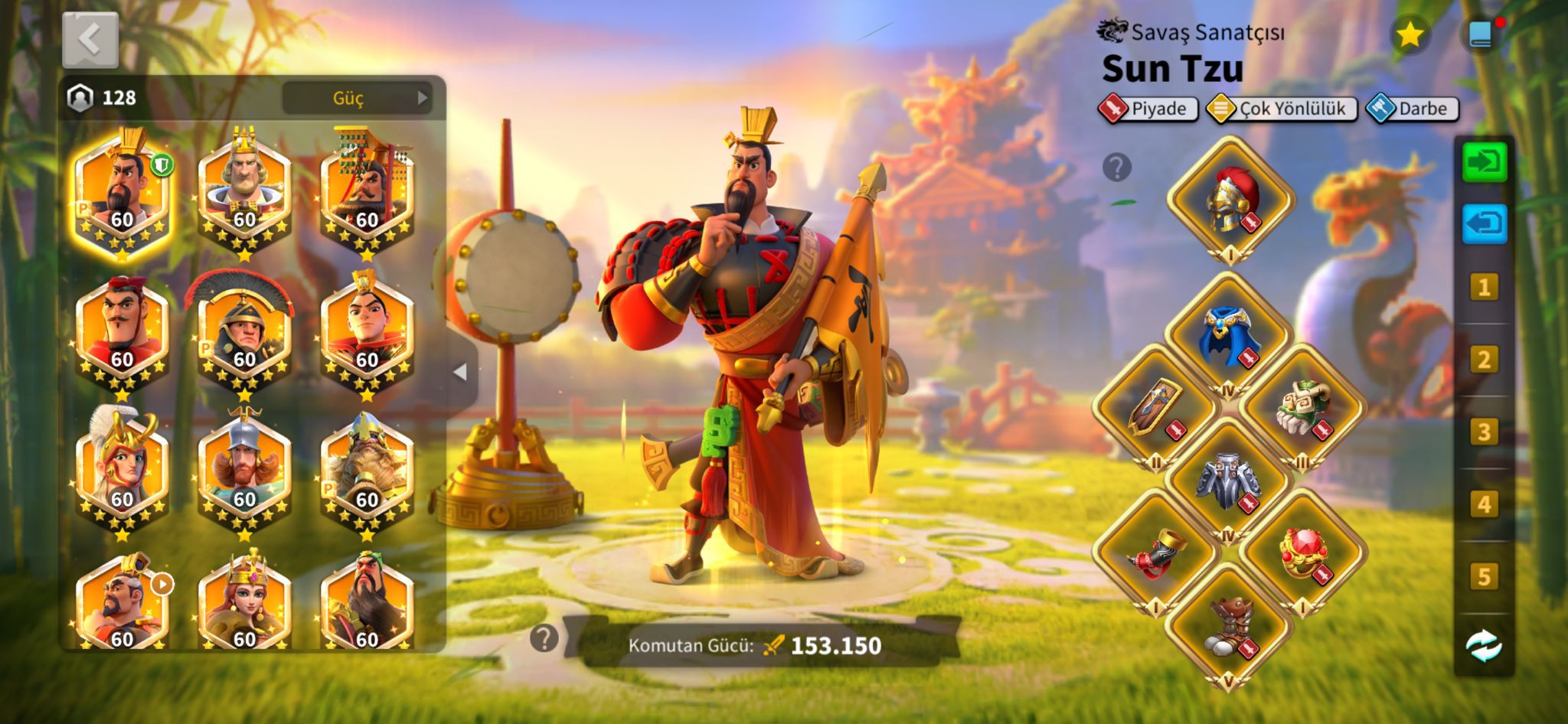Screen dimensions: 1568x724
Task: Open the silver leg armor slot
Action: click(1228, 480)
